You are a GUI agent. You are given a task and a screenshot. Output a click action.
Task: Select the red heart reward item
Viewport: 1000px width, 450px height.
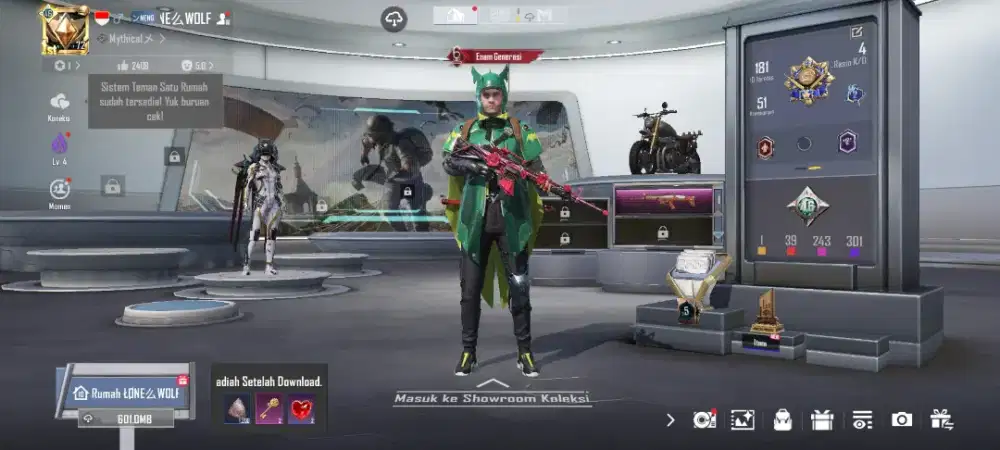(x=301, y=409)
